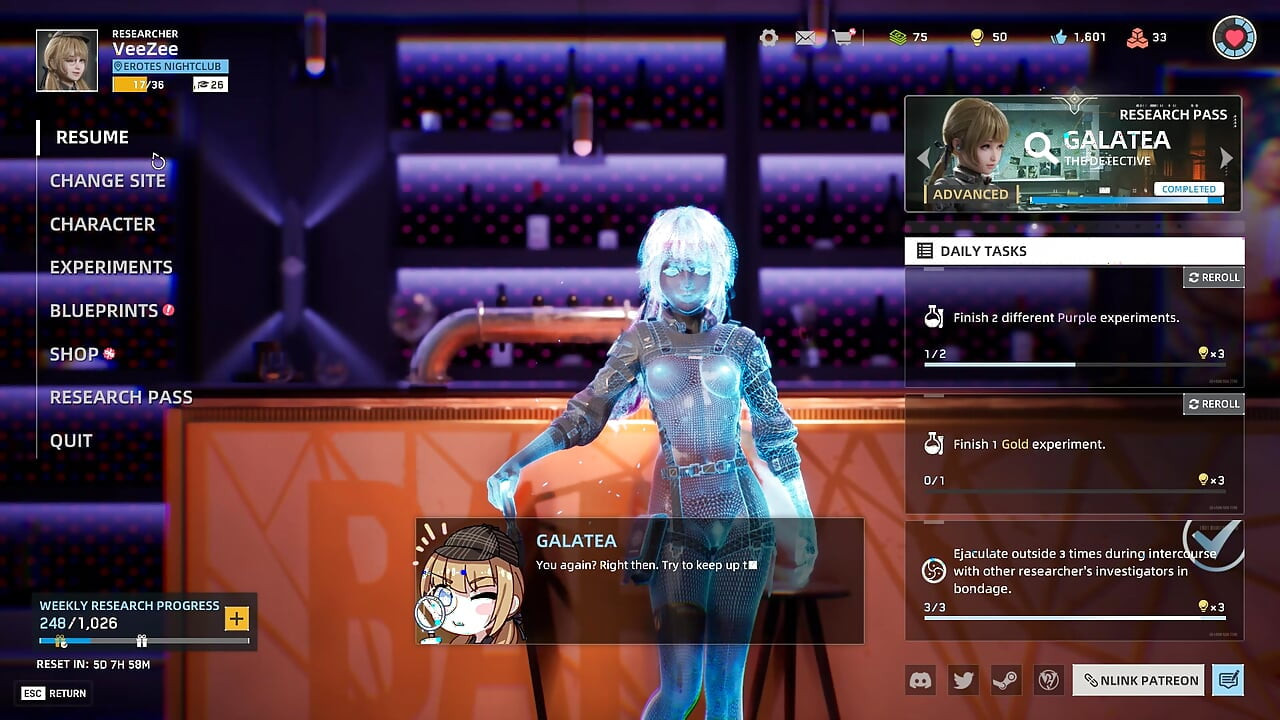Show the next research pass banner
Image resolution: width=1280 pixels, height=720 pixels.
click(1227, 158)
